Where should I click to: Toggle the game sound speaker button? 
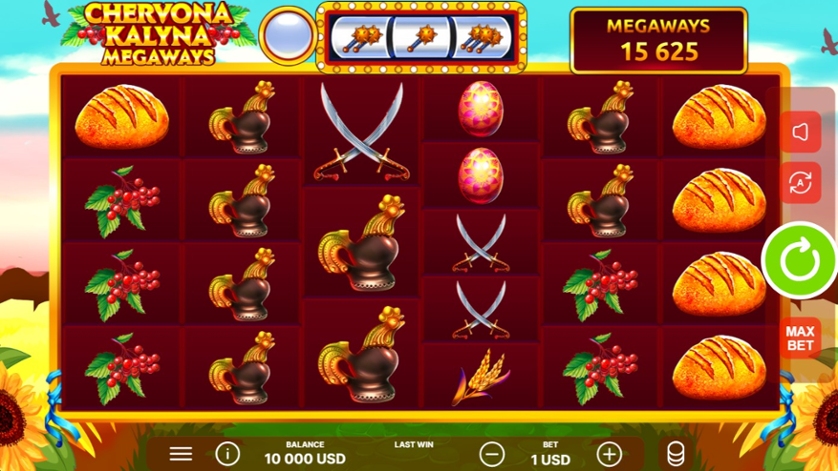800,132
